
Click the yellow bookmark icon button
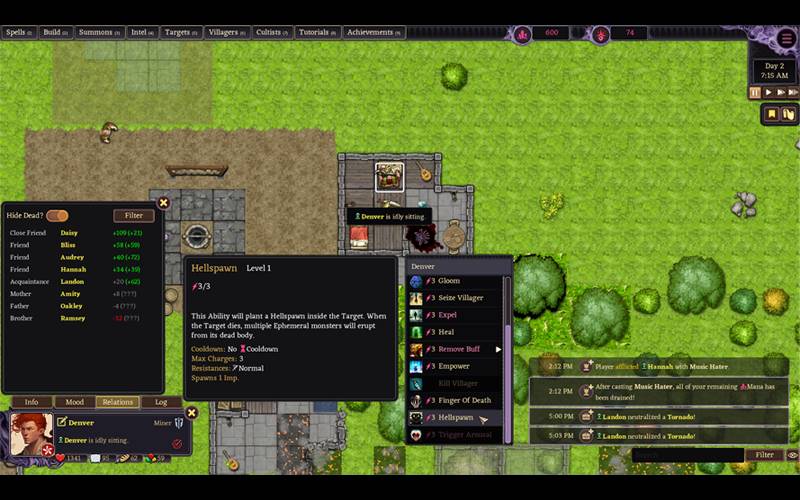pos(771,114)
